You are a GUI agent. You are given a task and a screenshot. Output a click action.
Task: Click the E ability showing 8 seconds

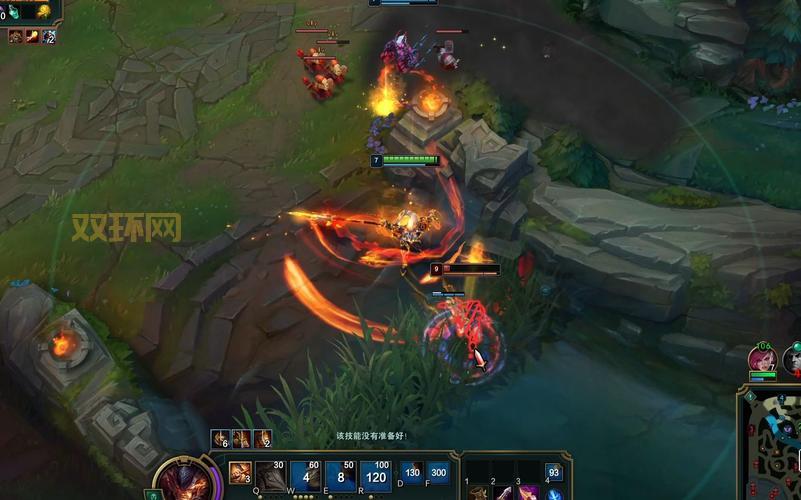(342, 476)
